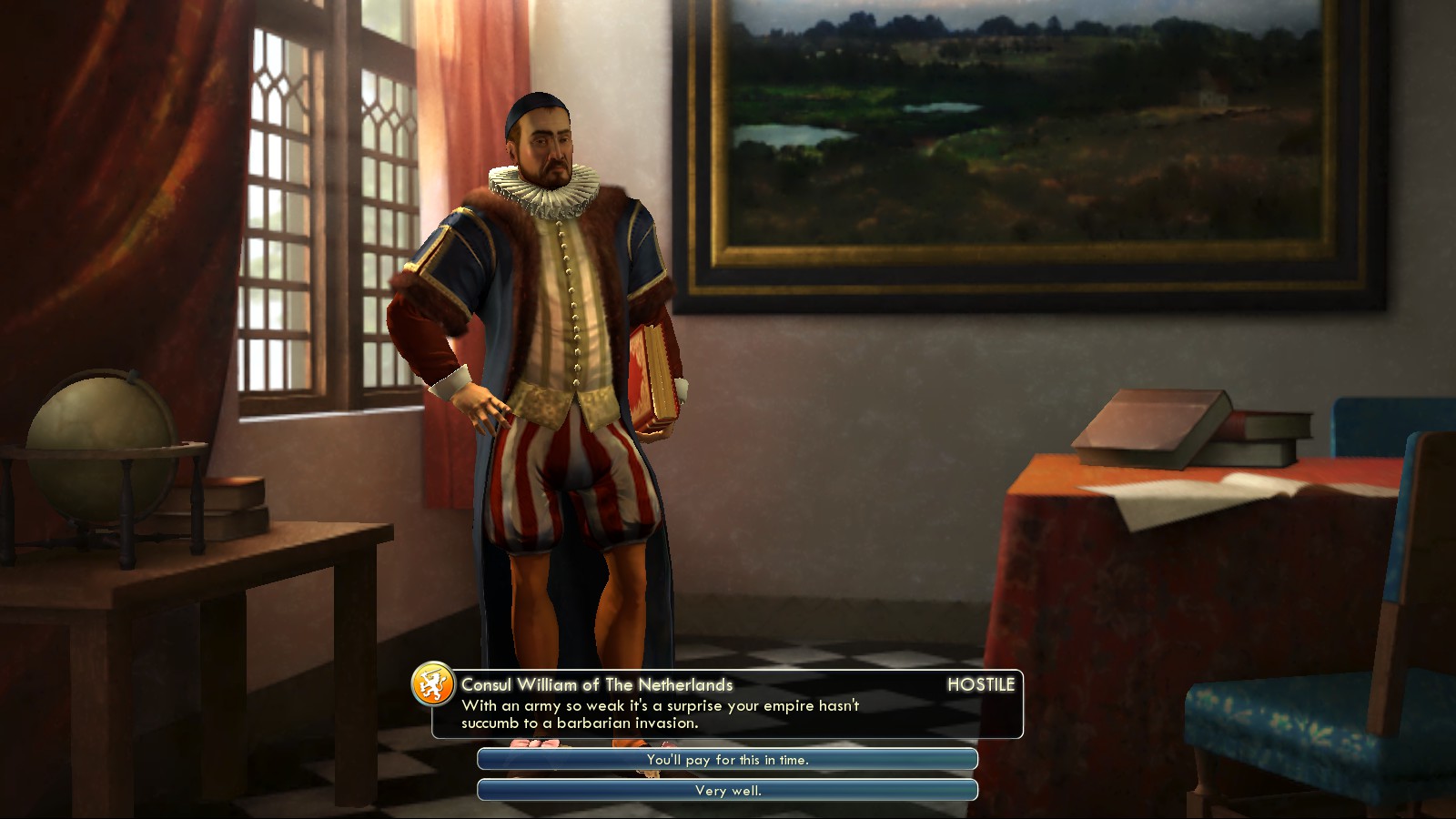Choose the "Very well." response
The image size is (1456, 819).
pyautogui.click(x=727, y=791)
